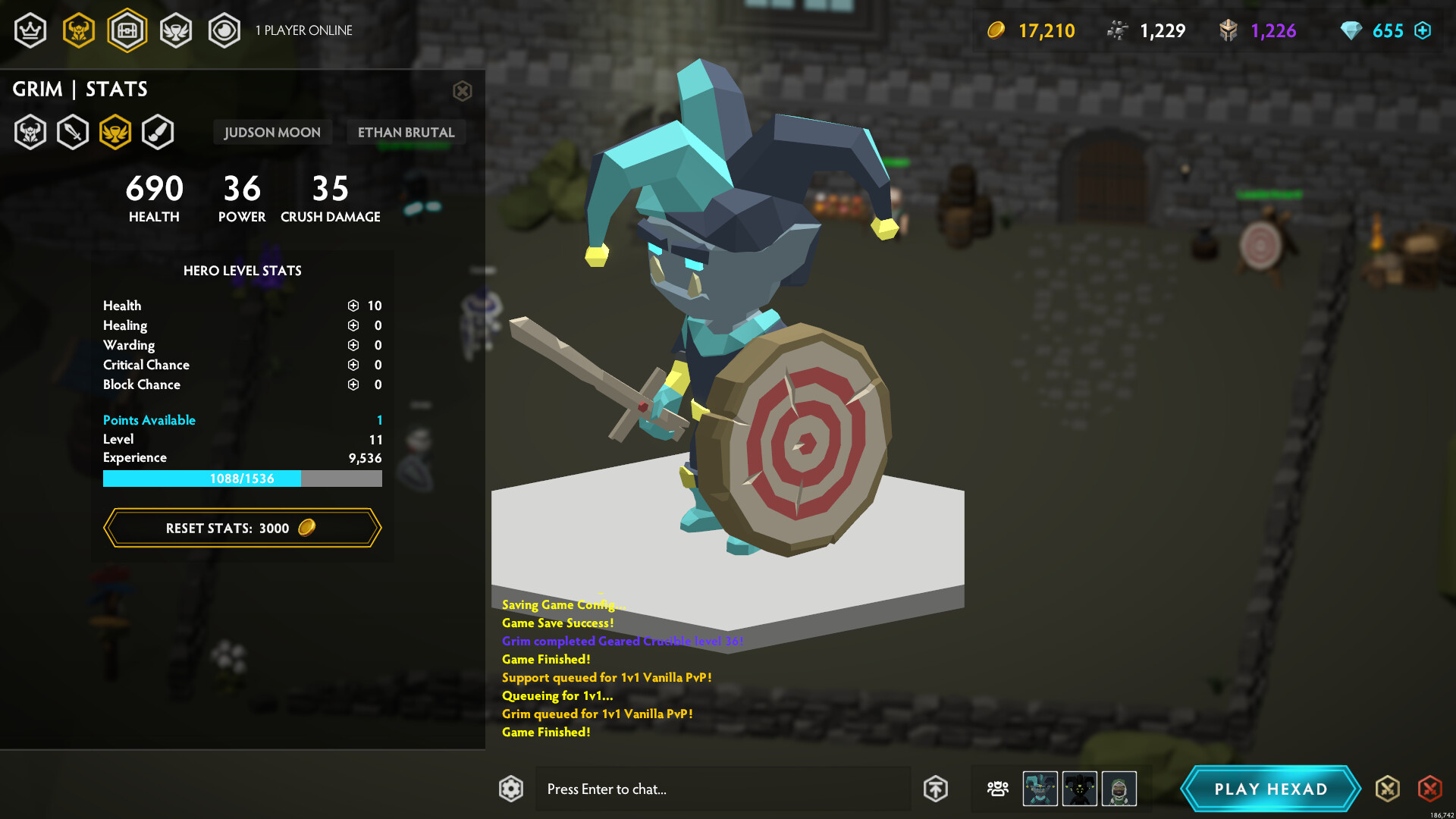Open the crown leaderboard menu
Image resolution: width=1456 pixels, height=819 pixels.
tap(30, 30)
